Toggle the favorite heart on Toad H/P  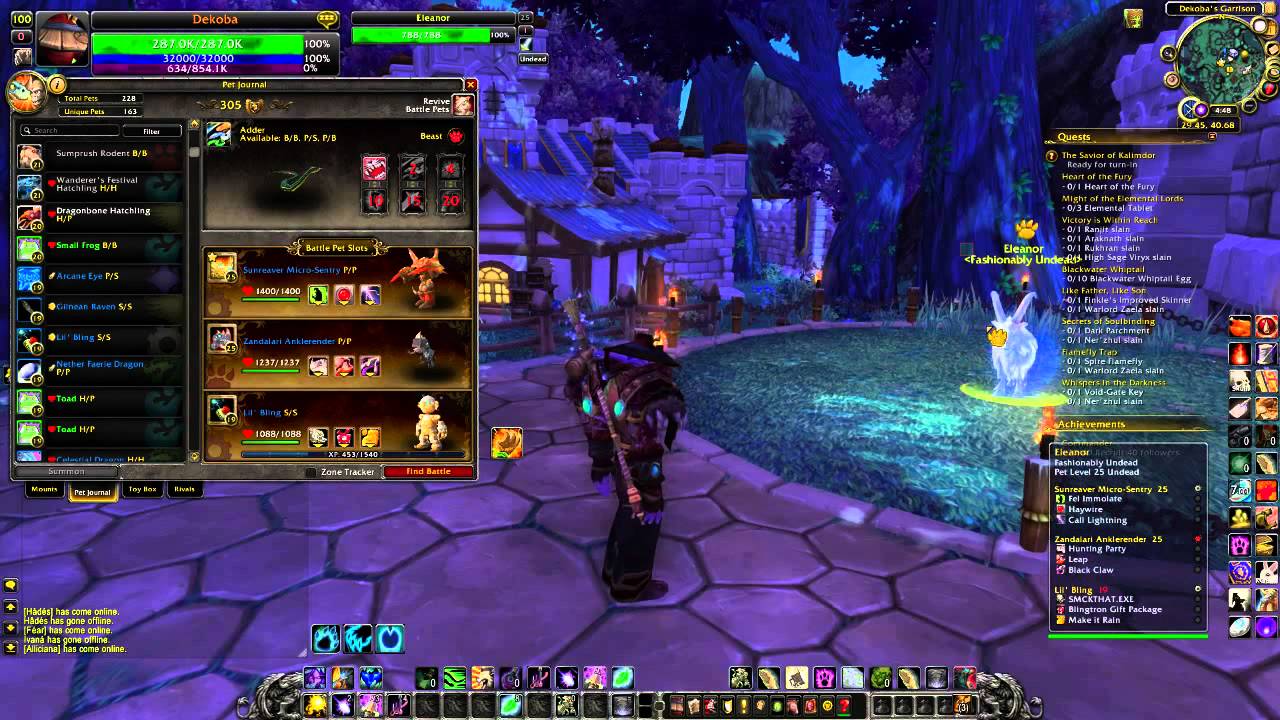pyautogui.click(x=51, y=399)
